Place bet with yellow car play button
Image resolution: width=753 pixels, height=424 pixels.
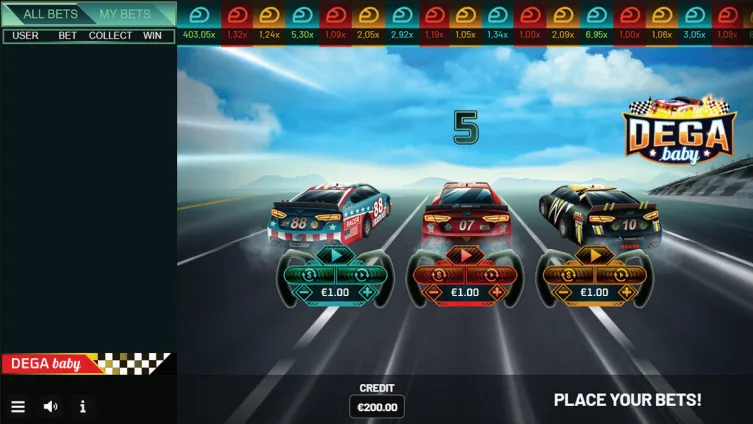595,256
